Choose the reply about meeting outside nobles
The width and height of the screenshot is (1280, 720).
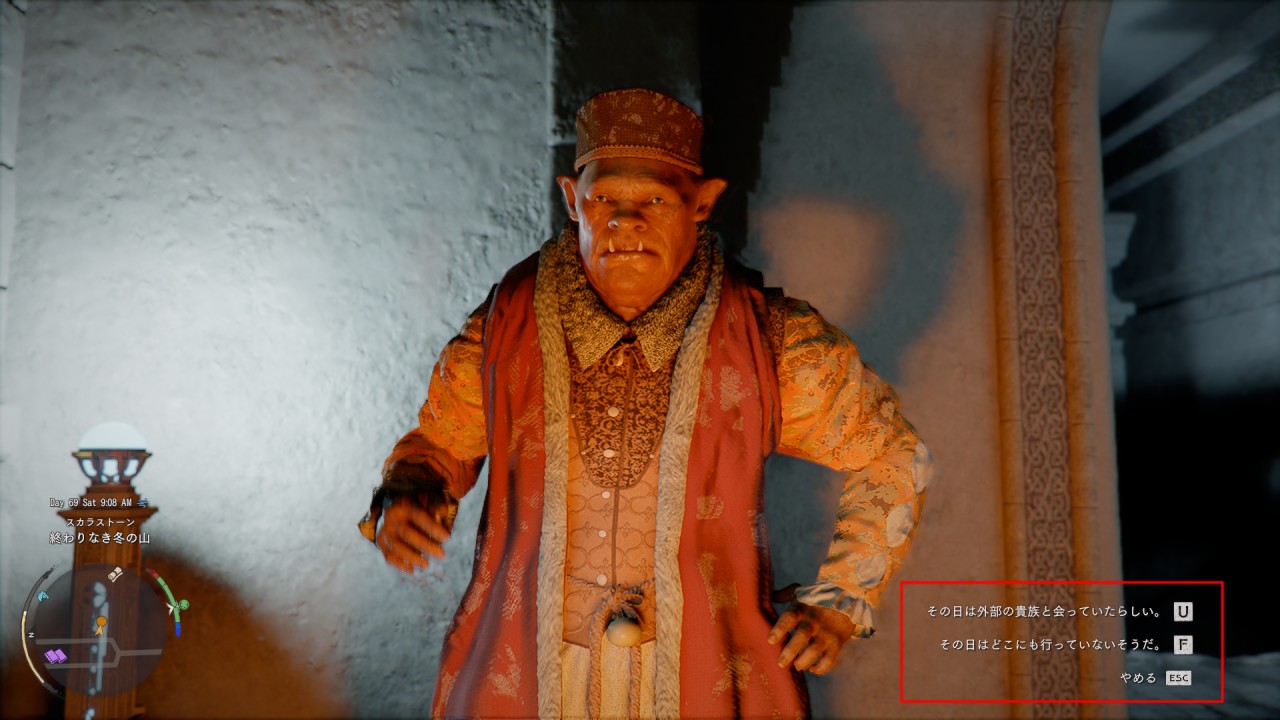[1044, 612]
